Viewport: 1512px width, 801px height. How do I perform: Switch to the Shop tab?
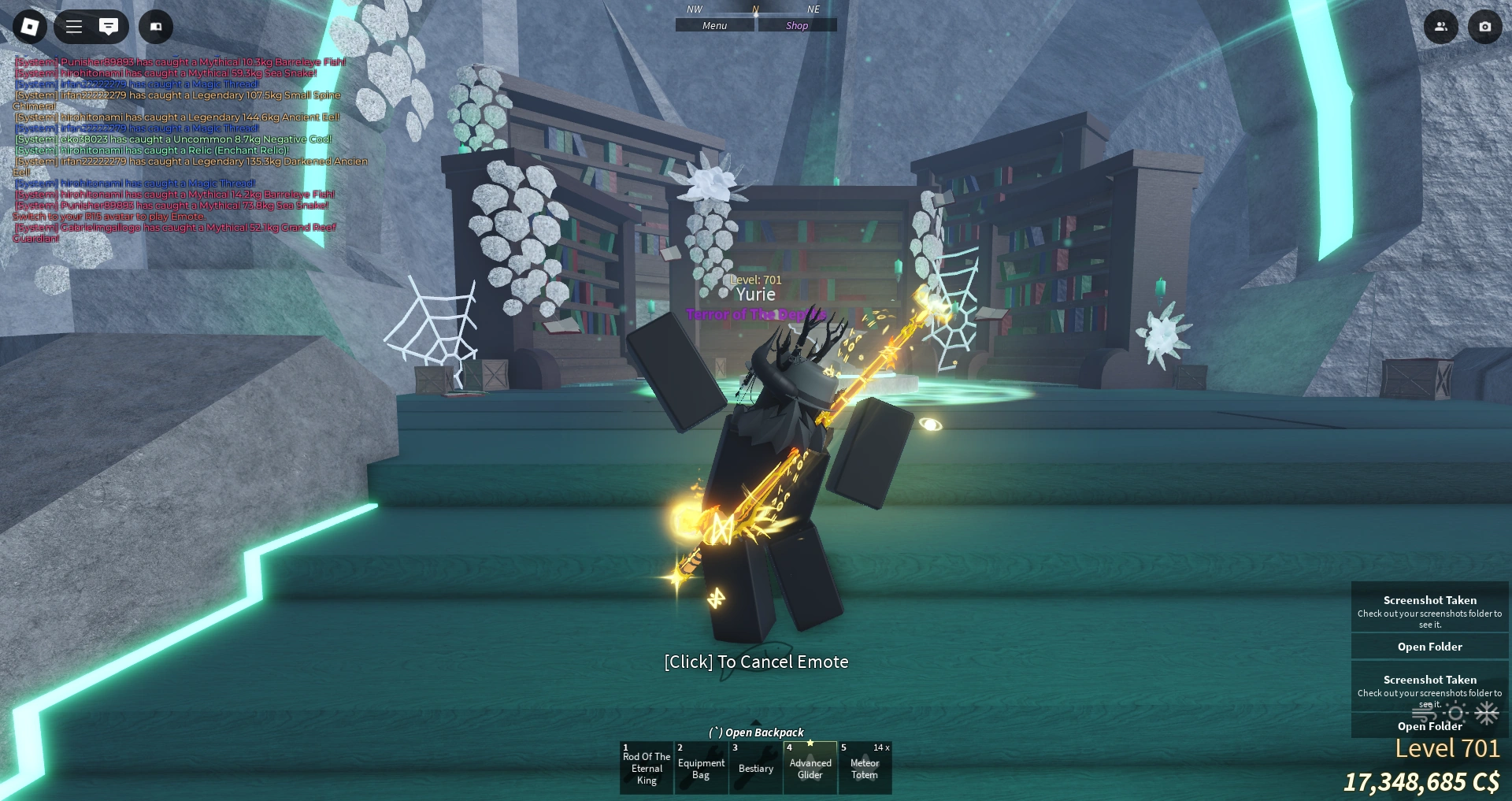coord(796,24)
